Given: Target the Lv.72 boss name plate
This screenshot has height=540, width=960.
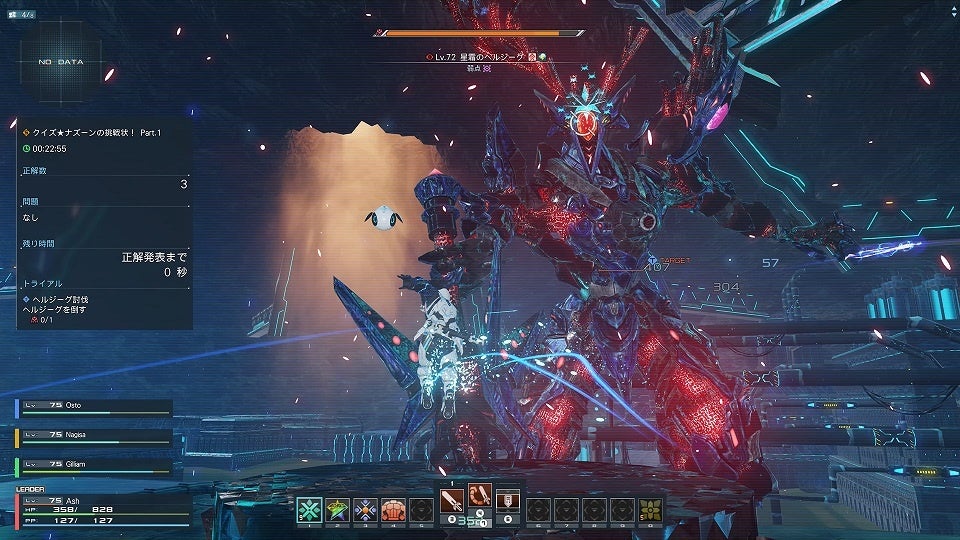Looking at the screenshot, I should (480, 57).
